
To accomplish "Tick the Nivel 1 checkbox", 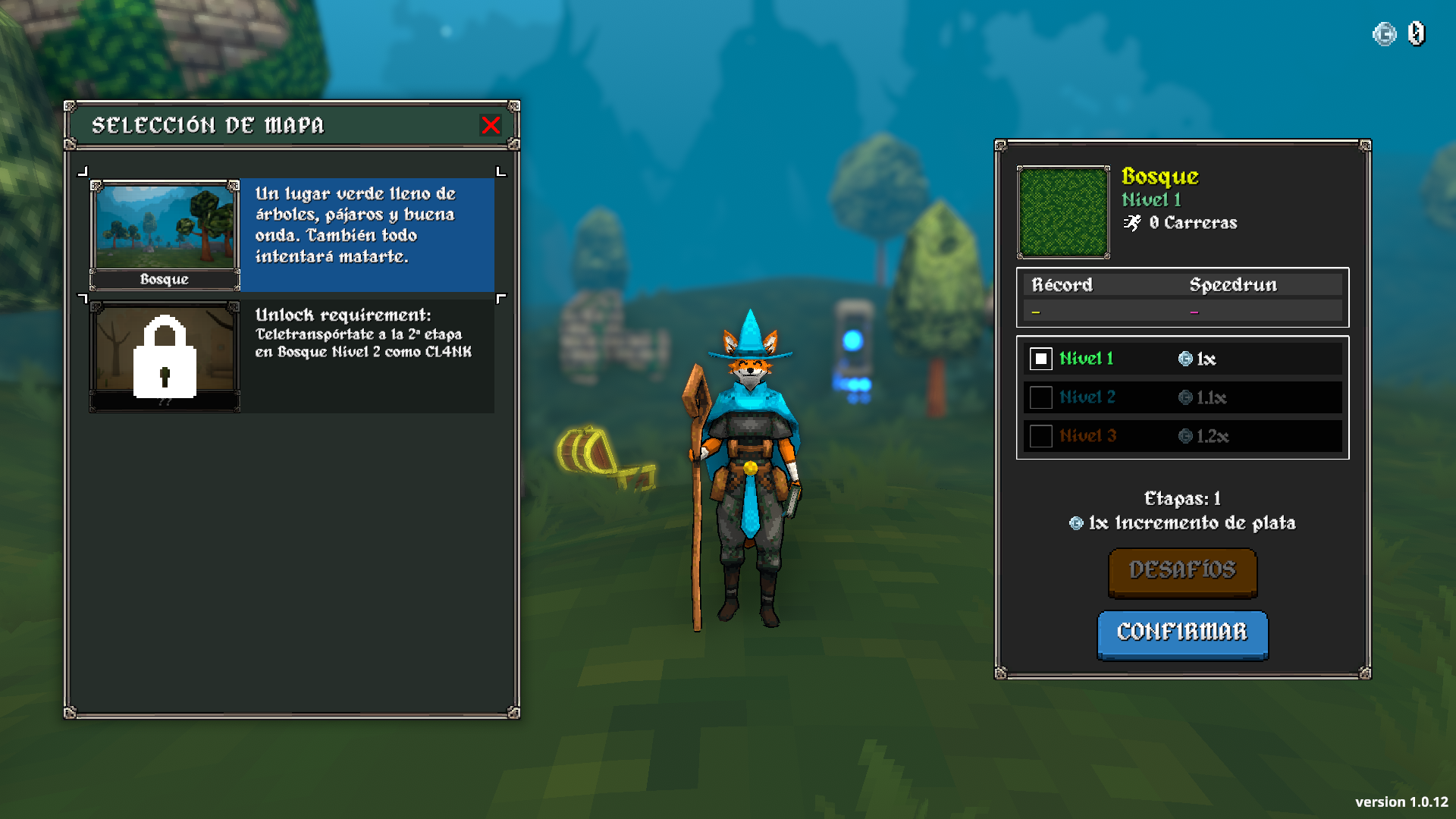I will click(1040, 359).
